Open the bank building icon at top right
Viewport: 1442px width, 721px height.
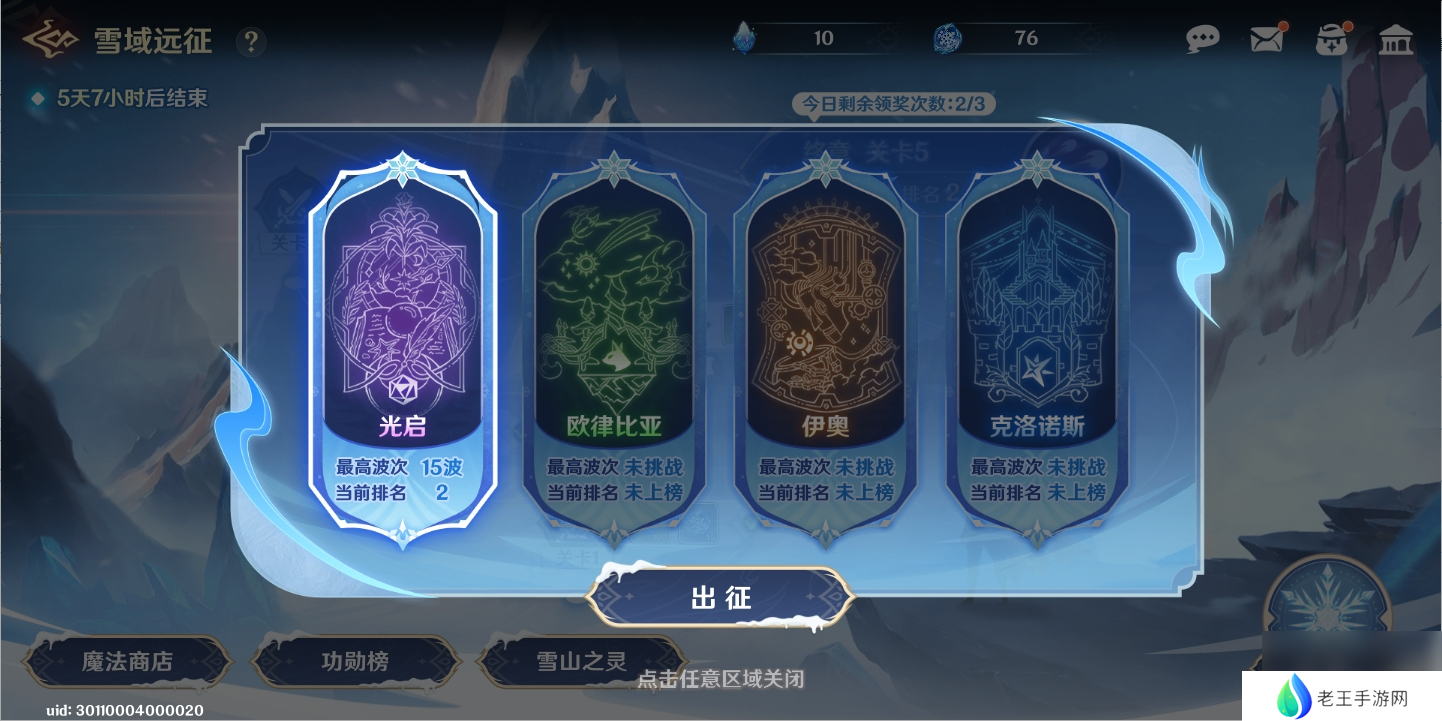tap(1396, 38)
